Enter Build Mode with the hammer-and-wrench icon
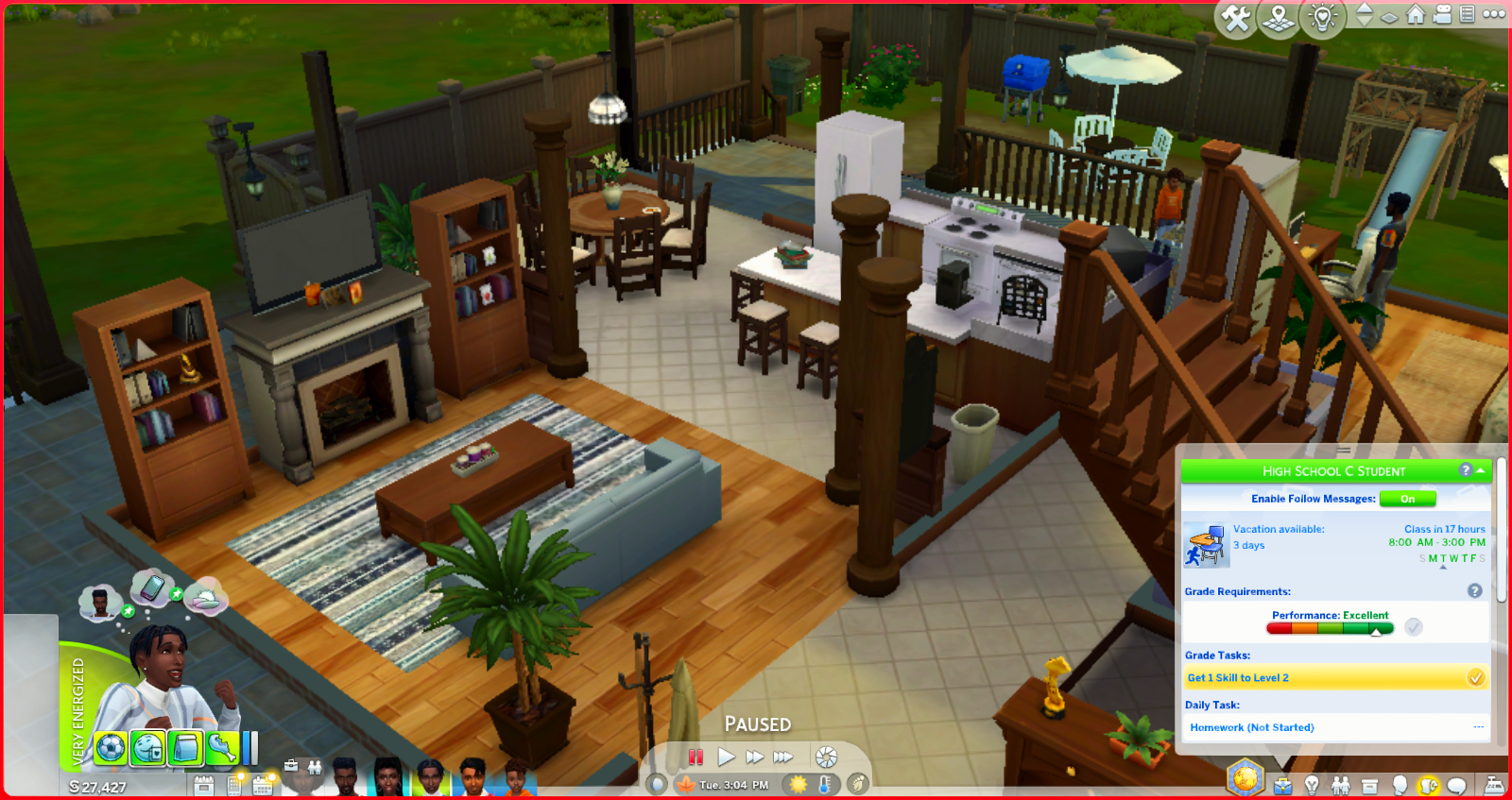 (1237, 16)
